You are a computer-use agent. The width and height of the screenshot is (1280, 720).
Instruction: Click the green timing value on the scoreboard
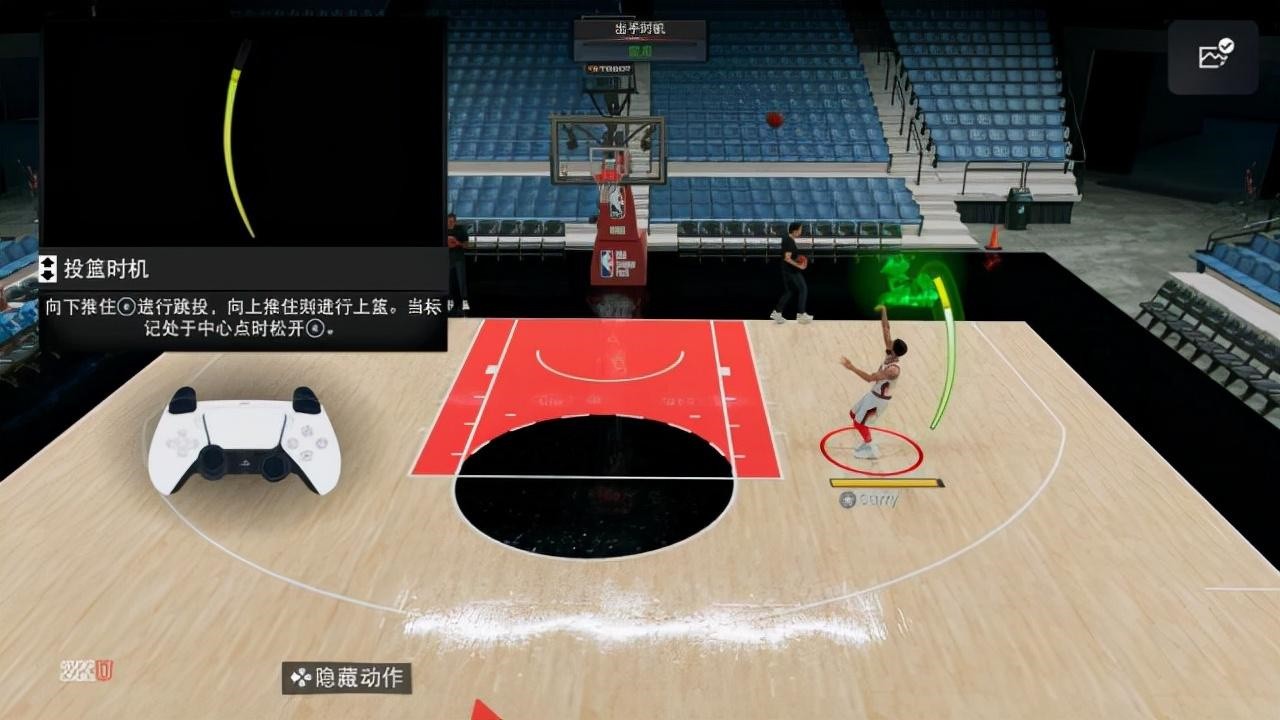click(x=640, y=50)
